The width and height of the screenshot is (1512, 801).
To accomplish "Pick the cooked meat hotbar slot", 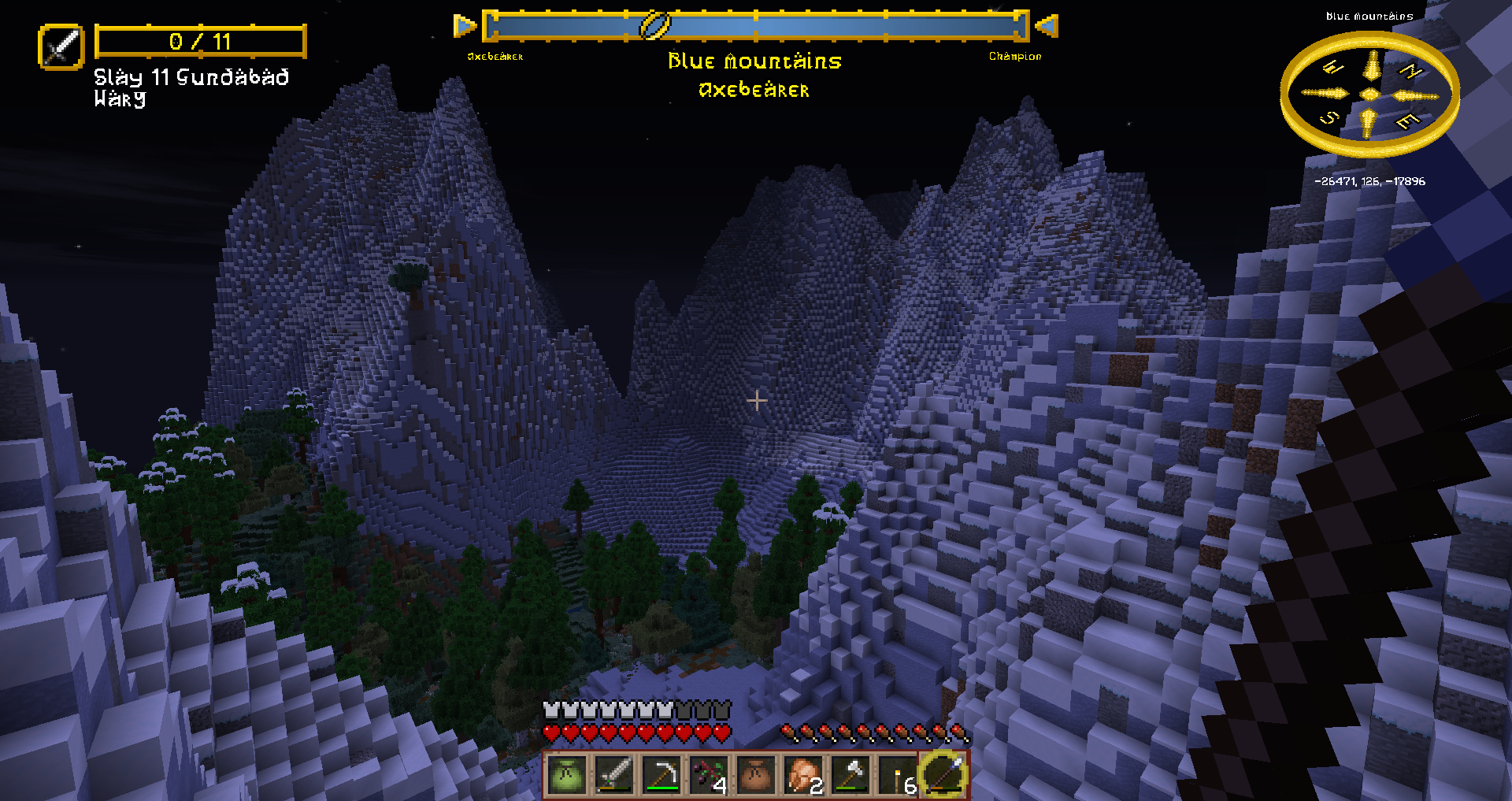I will (x=803, y=775).
